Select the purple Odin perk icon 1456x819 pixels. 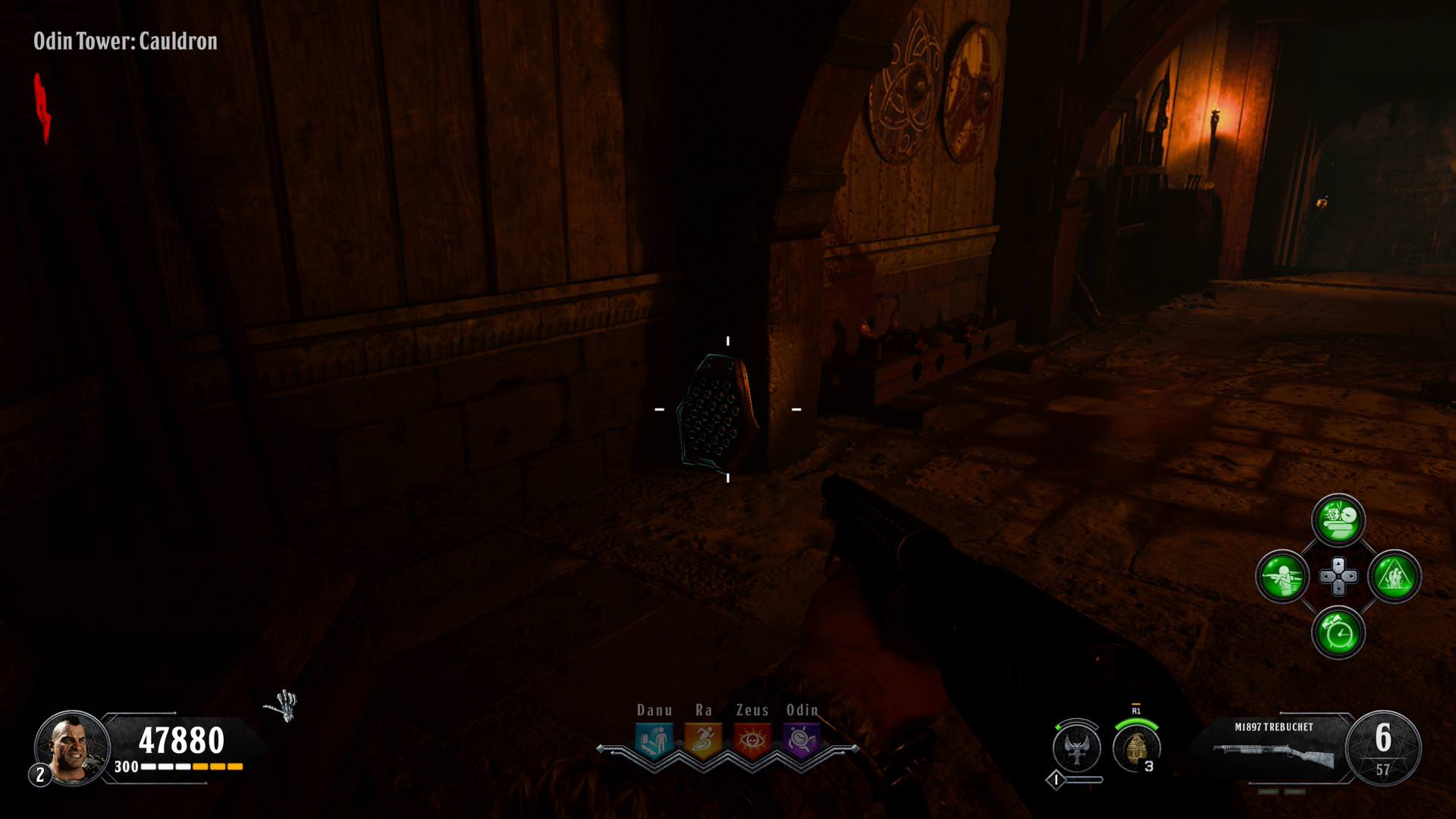tap(801, 739)
